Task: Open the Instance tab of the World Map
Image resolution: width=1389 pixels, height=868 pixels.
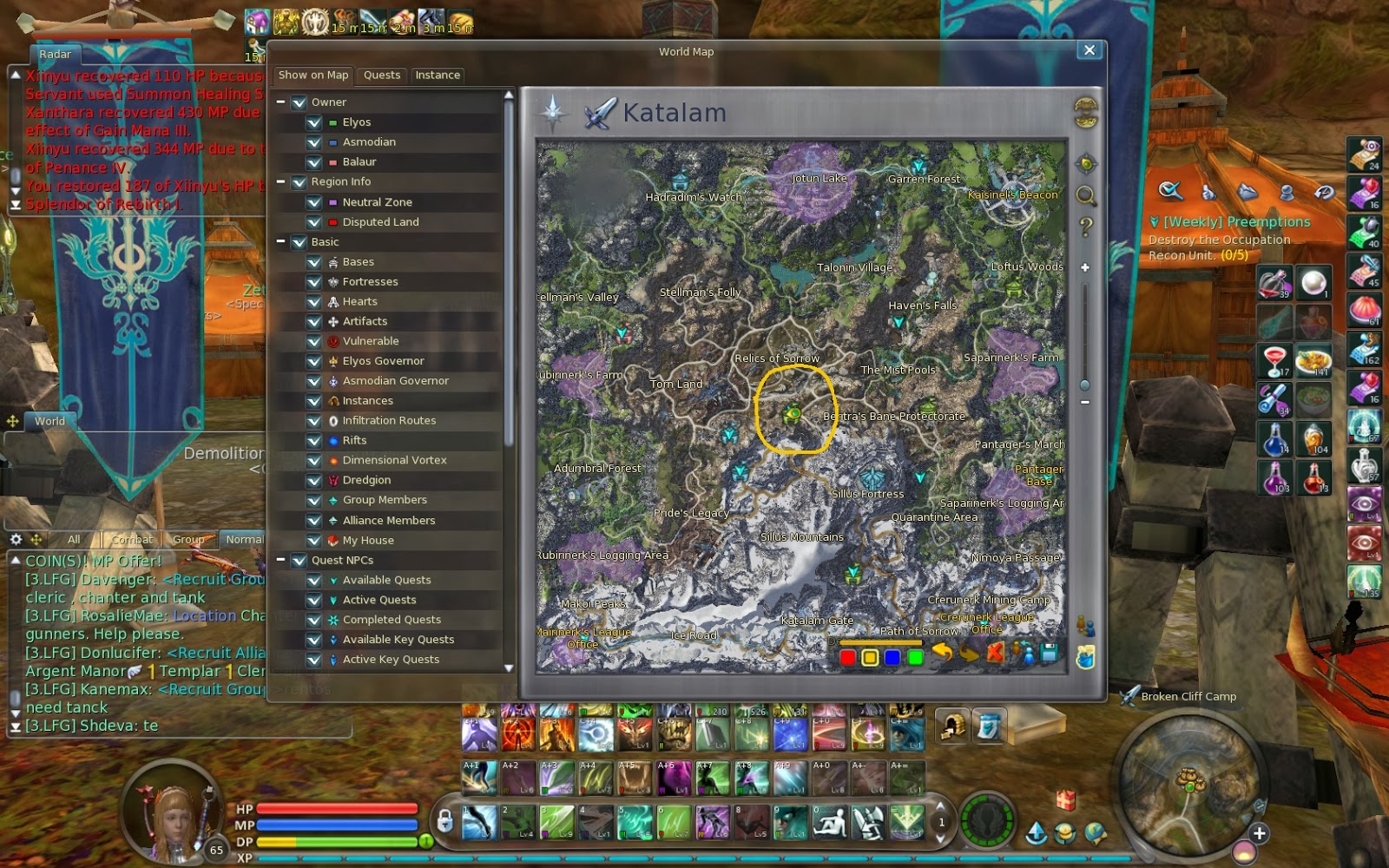Action: (438, 76)
